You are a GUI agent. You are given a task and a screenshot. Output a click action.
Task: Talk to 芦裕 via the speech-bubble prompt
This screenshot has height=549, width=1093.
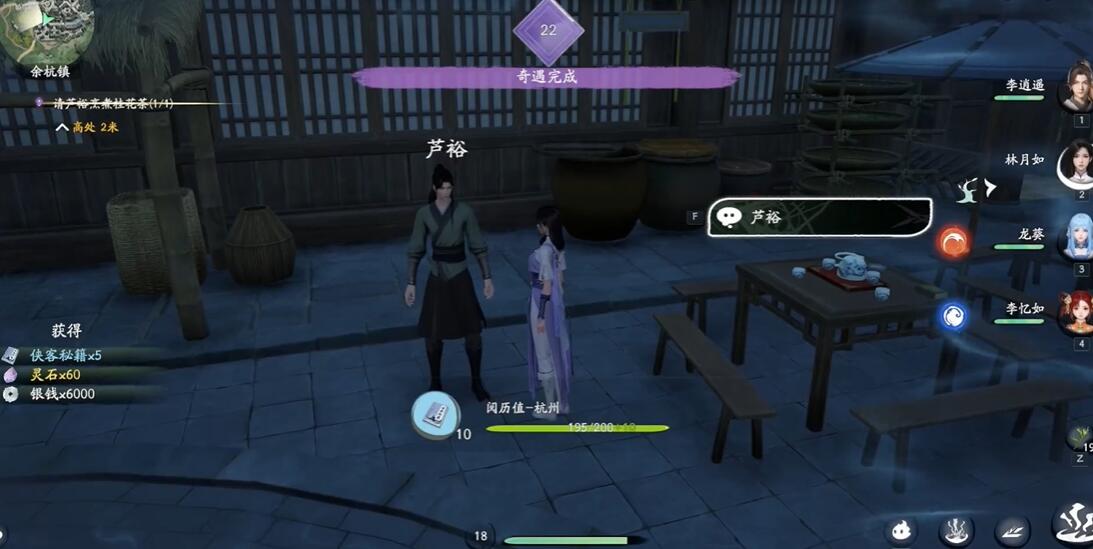[x=819, y=217]
